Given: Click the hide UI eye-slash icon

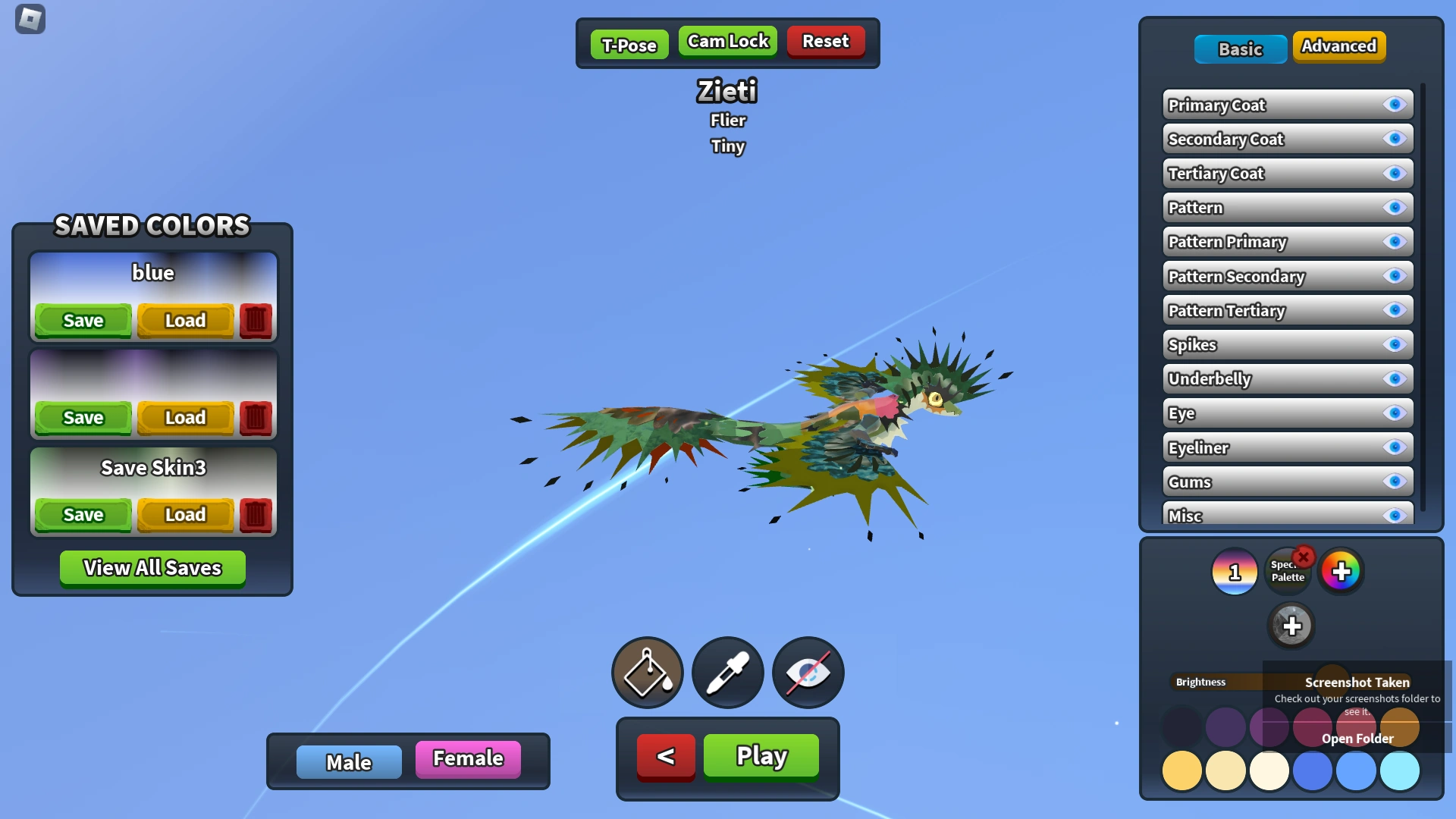Looking at the screenshot, I should tap(808, 673).
